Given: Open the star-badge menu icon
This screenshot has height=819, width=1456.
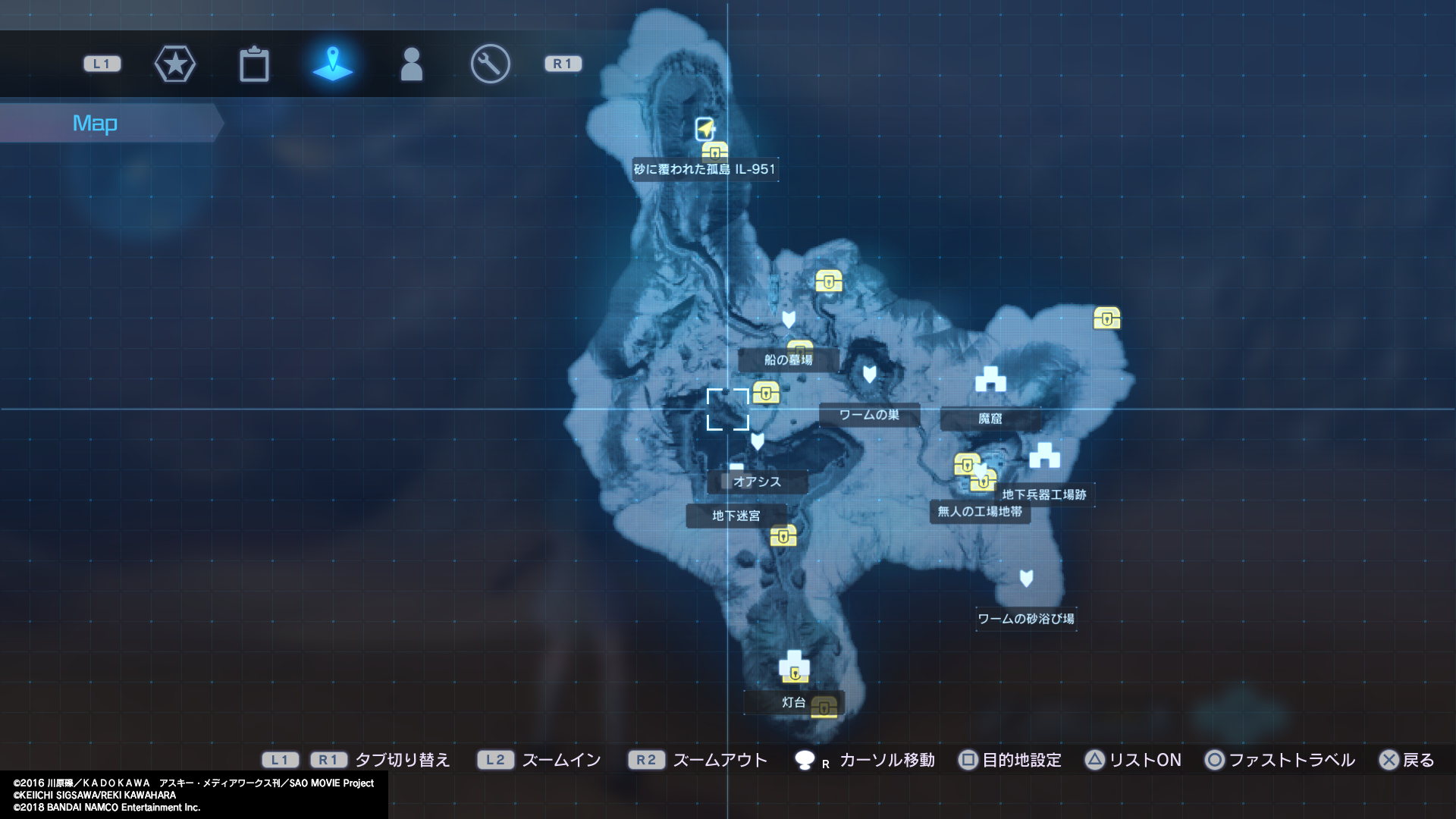Looking at the screenshot, I should coord(175,64).
